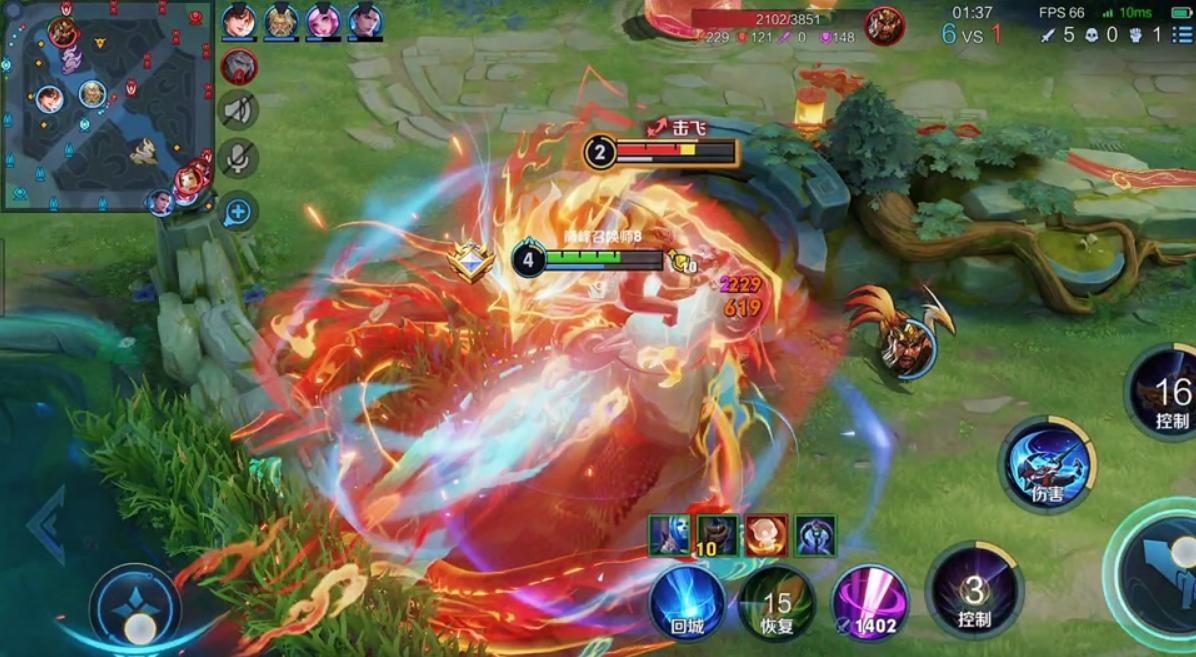Viewport: 1196px width, 657px height.
Task: Select the white-bearded teammate portrait
Action: [281, 21]
